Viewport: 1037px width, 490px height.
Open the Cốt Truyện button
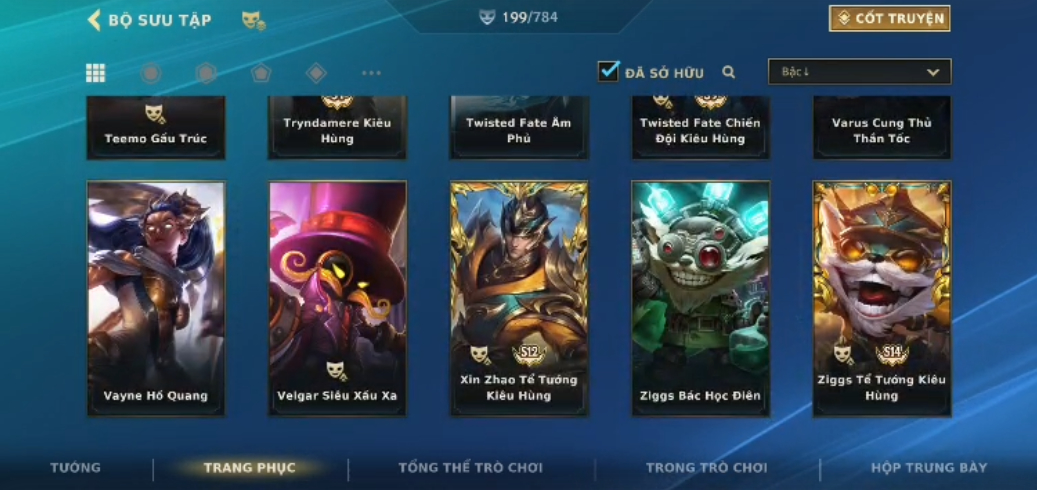[889, 19]
